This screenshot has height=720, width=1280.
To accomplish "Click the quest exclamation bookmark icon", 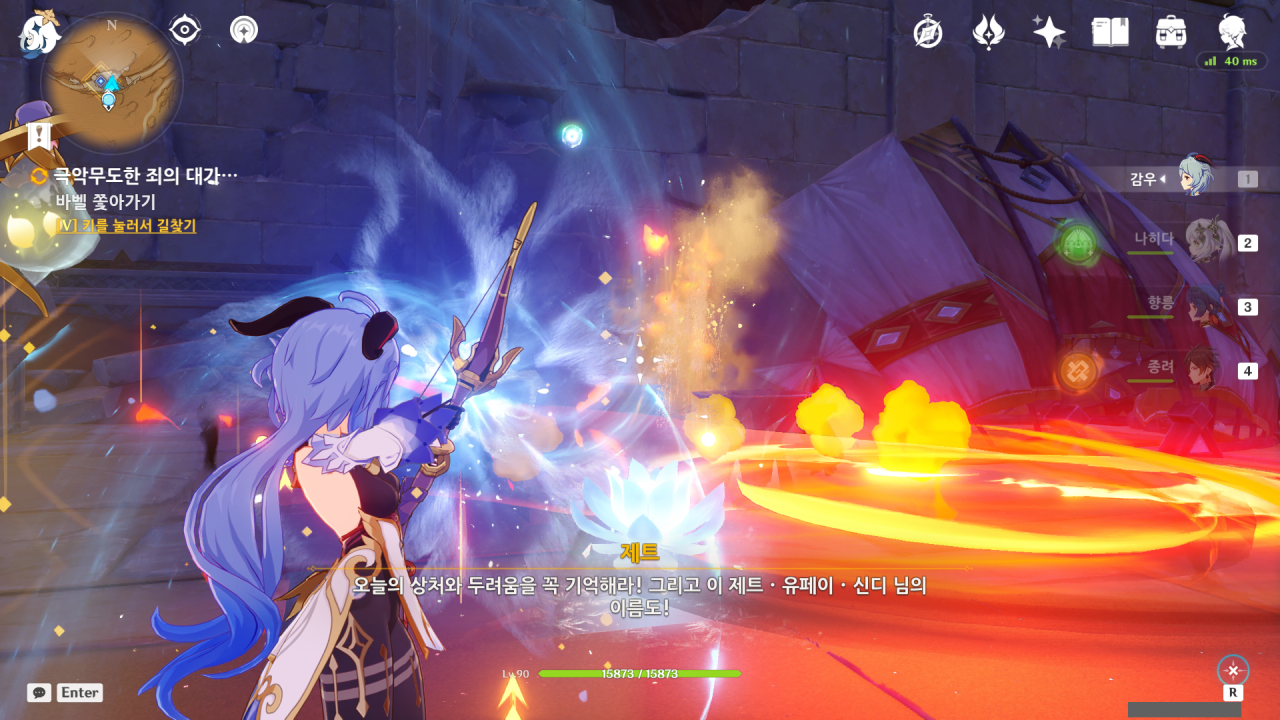I will click(39, 135).
